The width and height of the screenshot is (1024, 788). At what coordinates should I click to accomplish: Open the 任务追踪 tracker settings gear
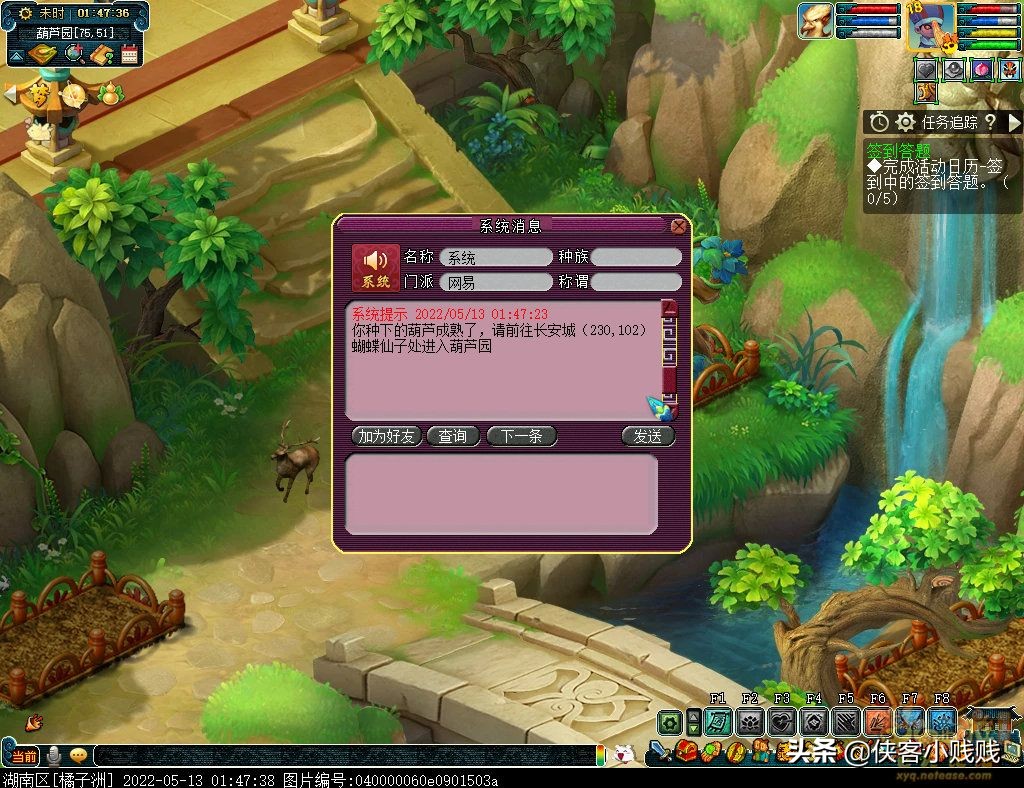(x=905, y=122)
